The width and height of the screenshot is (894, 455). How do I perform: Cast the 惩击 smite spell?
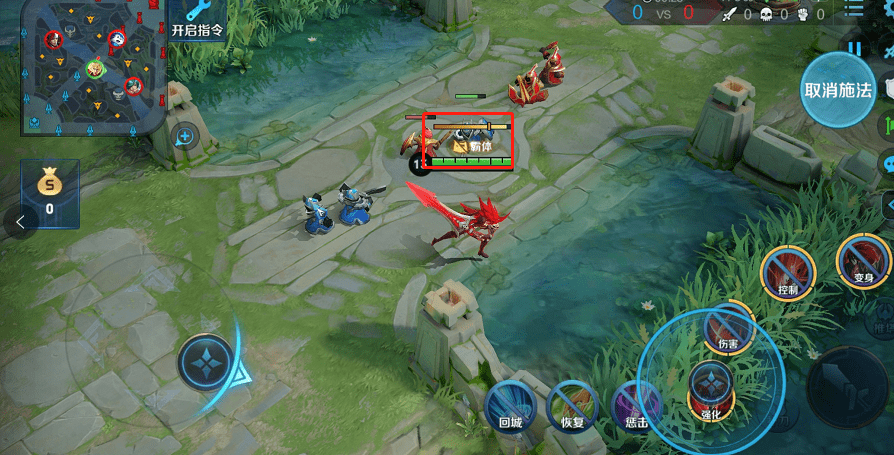pyautogui.click(x=635, y=406)
